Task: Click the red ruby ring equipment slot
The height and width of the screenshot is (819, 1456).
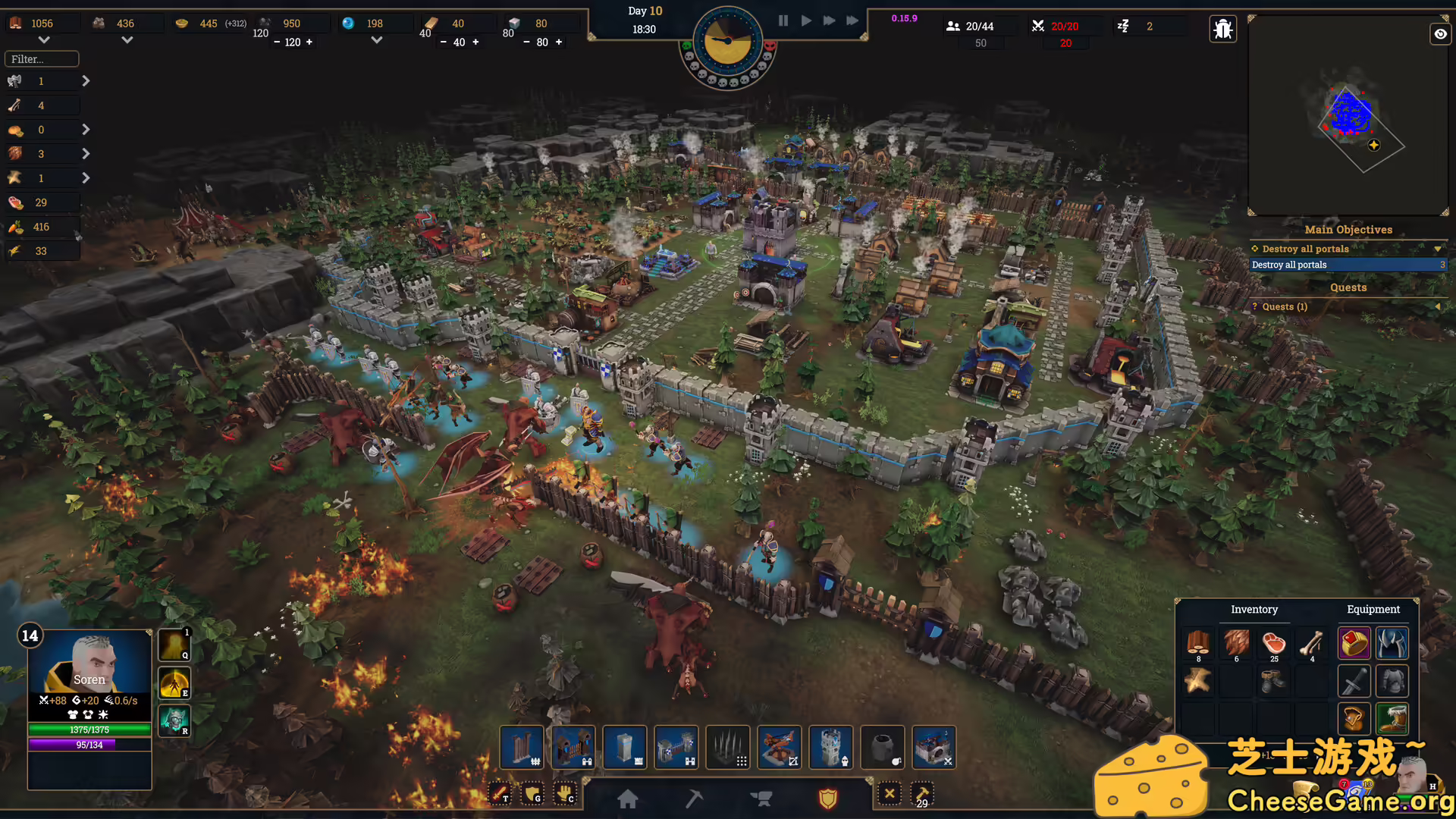Action: point(1354,644)
